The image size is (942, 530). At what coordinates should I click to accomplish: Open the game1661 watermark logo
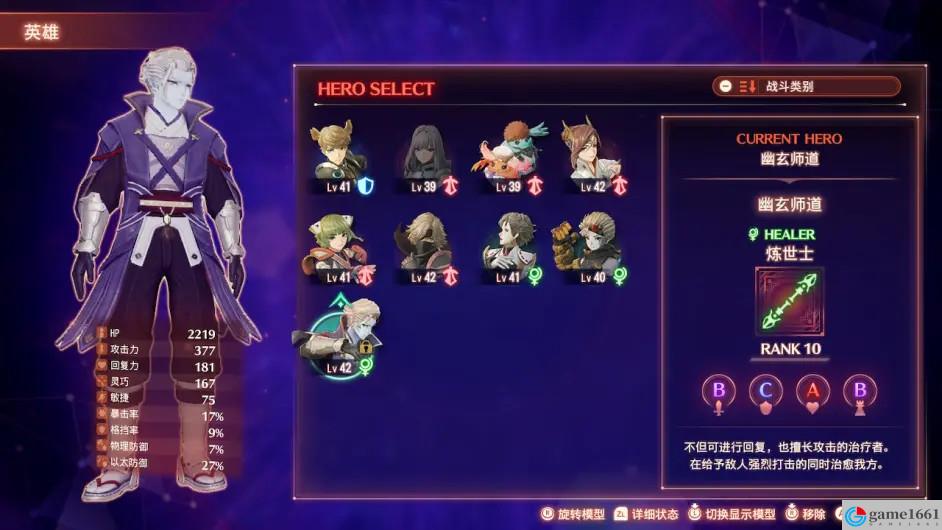(890, 514)
